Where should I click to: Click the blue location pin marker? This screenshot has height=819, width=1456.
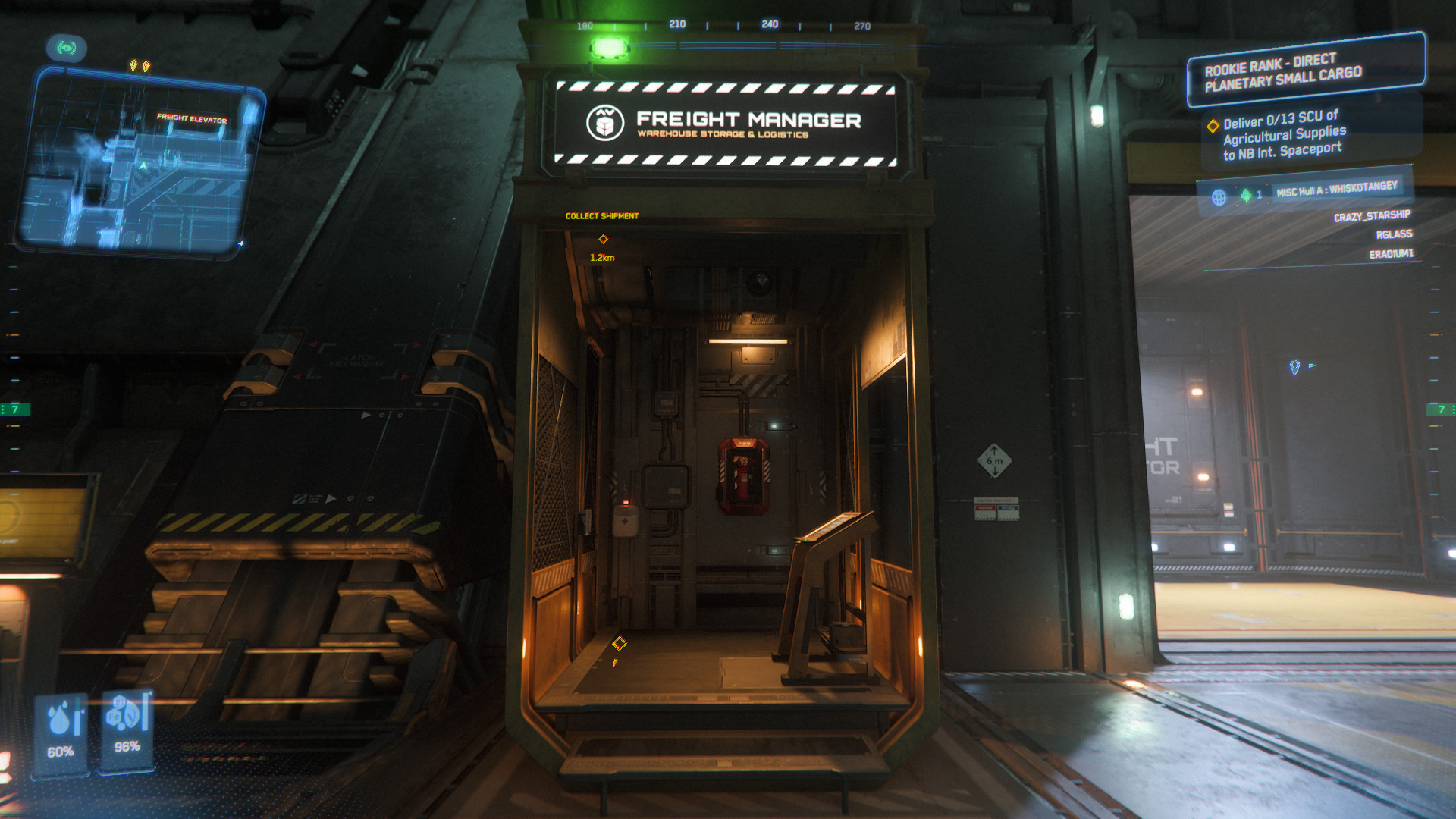(1294, 367)
